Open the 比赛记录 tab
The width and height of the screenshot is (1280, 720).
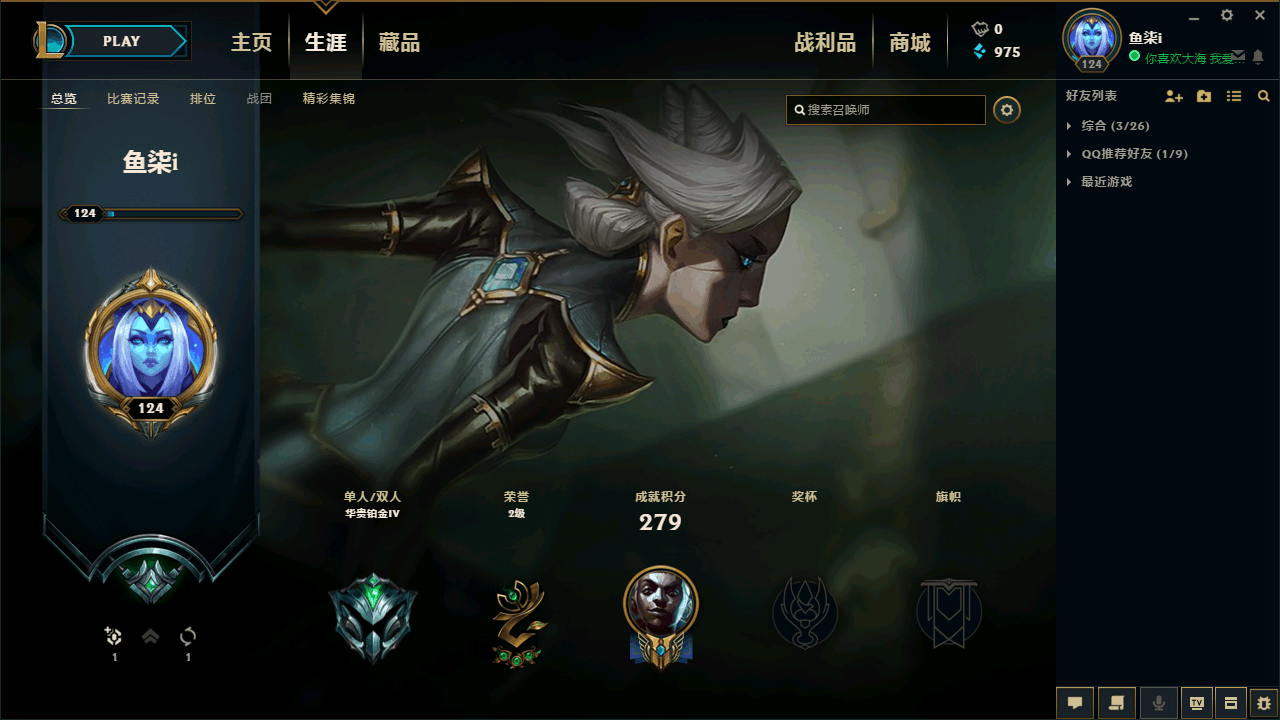tap(134, 98)
